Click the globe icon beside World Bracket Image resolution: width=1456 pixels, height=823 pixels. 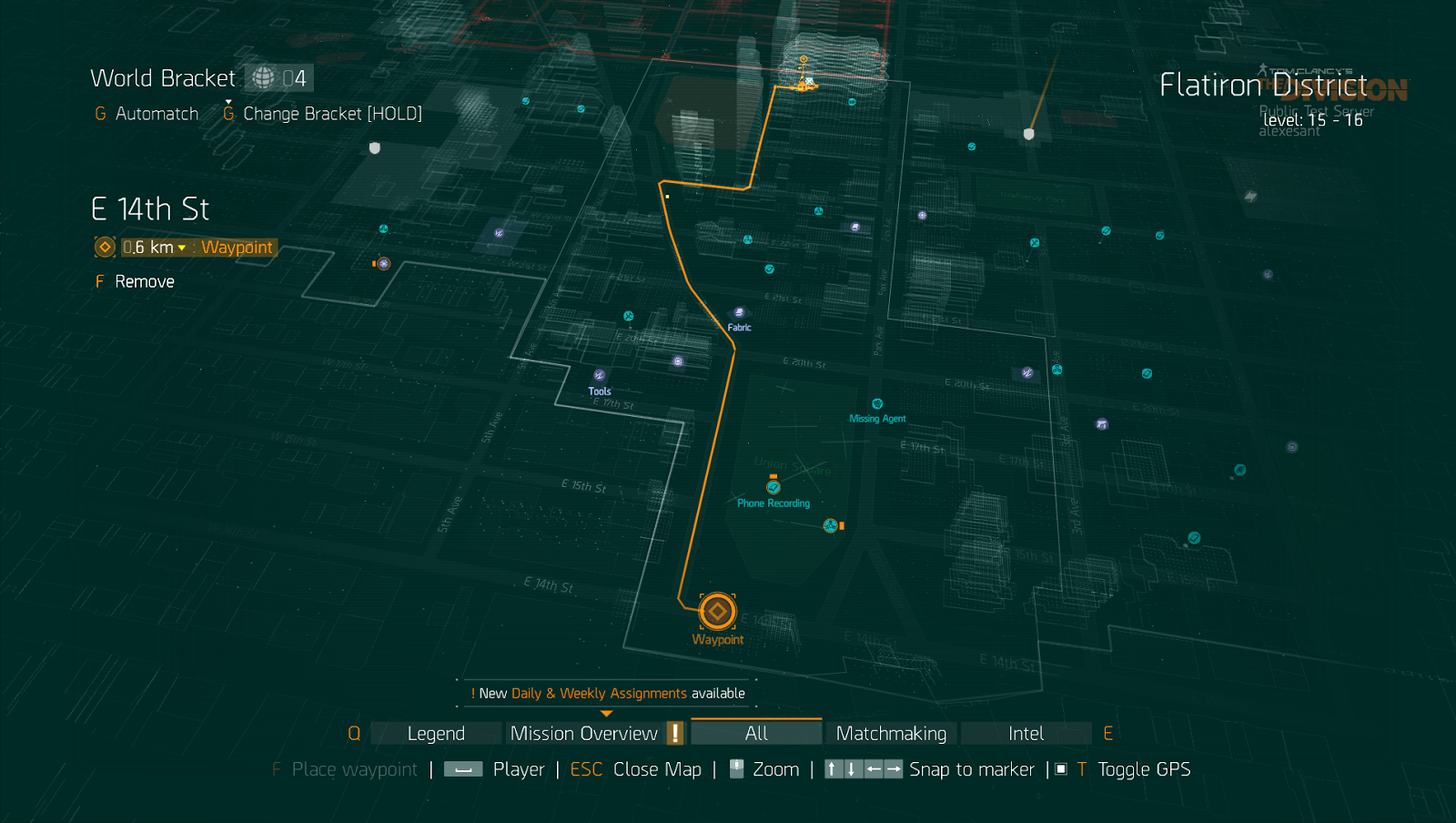point(263,78)
